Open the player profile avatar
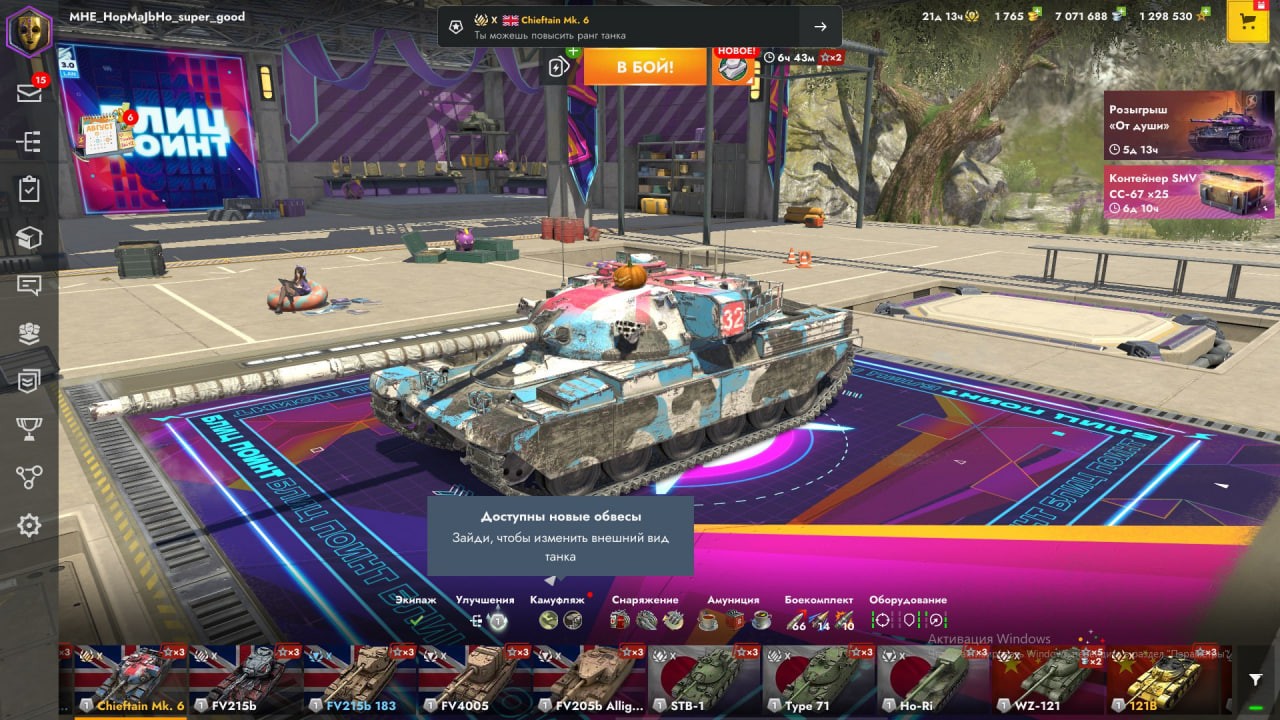Viewport: 1280px width, 720px height. (x=29, y=31)
